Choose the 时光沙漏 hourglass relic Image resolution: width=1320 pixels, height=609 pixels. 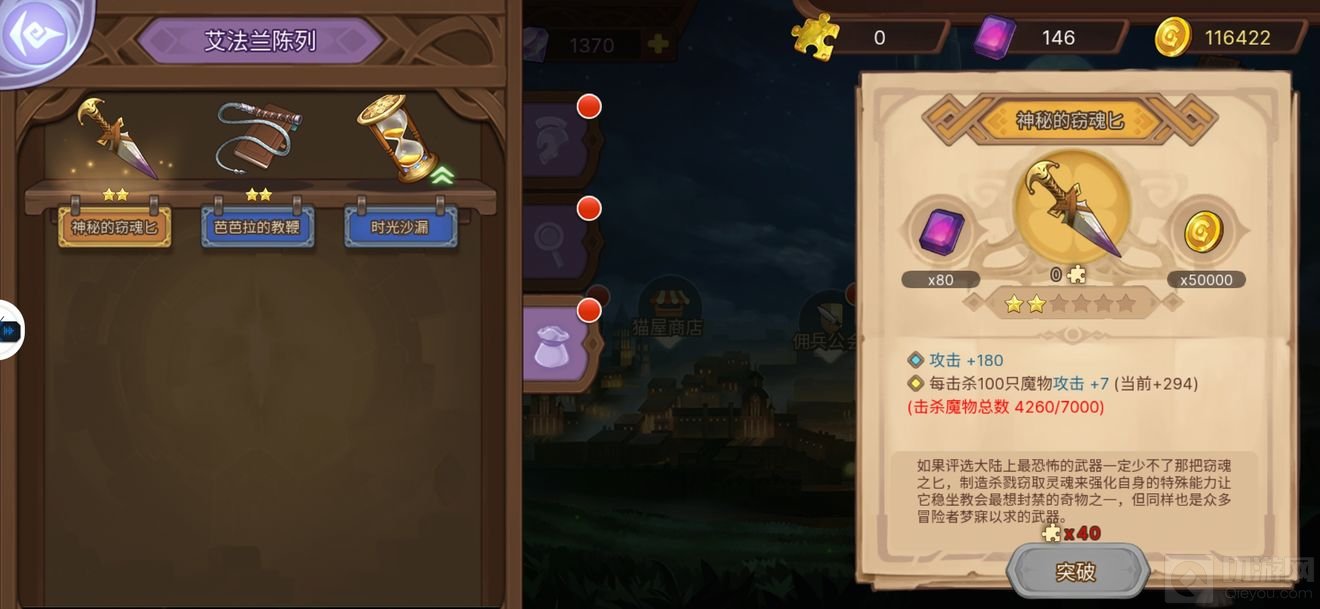[398, 138]
